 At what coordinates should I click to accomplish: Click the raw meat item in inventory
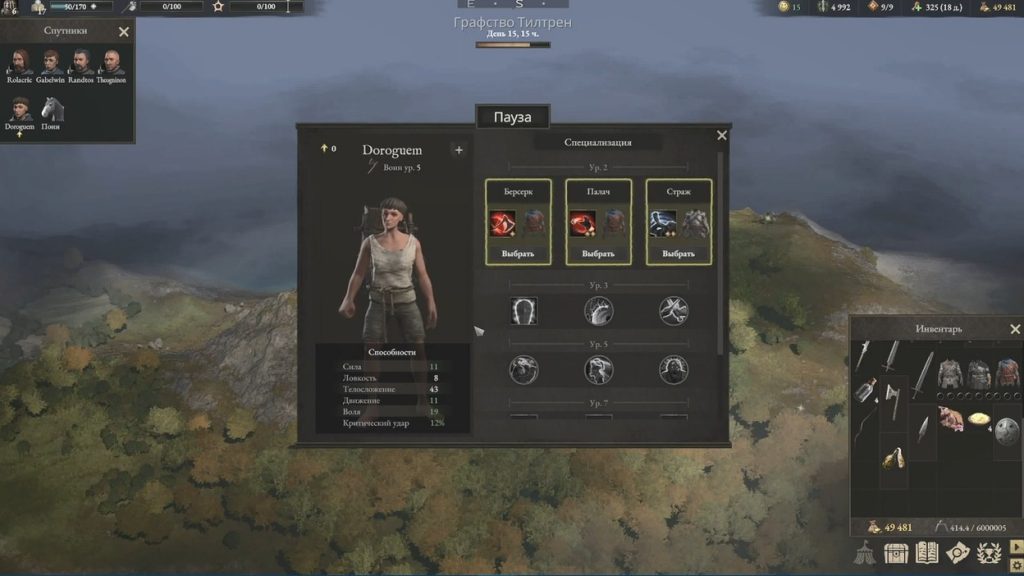[949, 418]
